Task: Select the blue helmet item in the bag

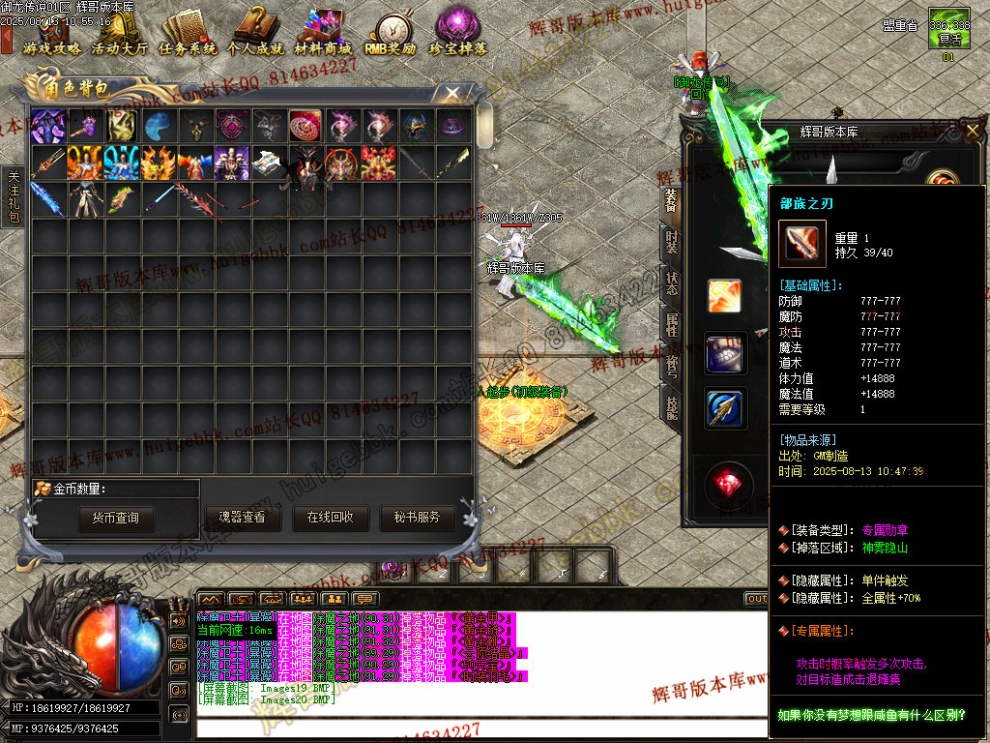Action: [415, 127]
